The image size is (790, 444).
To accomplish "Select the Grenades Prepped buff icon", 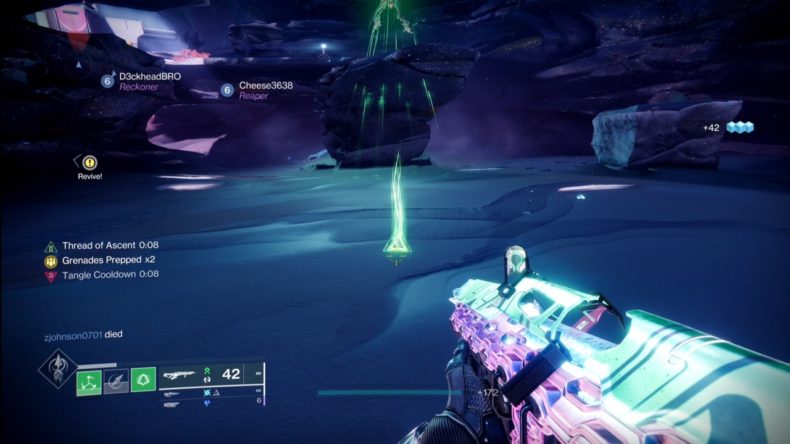I will (50, 260).
